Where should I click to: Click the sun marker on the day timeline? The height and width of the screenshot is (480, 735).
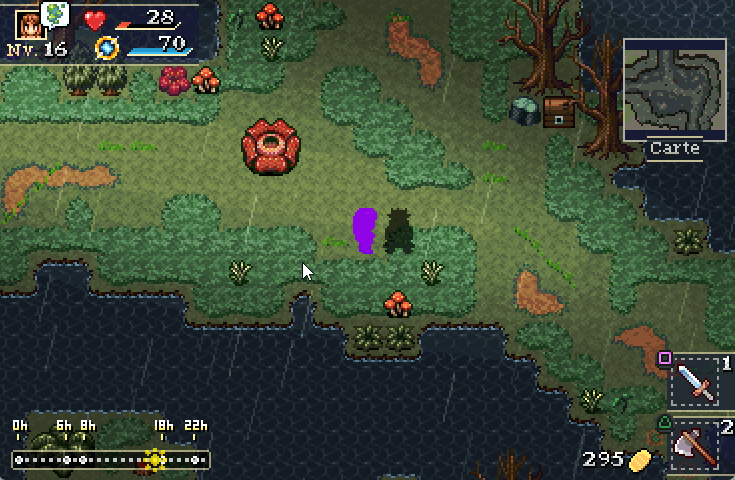pos(155,460)
